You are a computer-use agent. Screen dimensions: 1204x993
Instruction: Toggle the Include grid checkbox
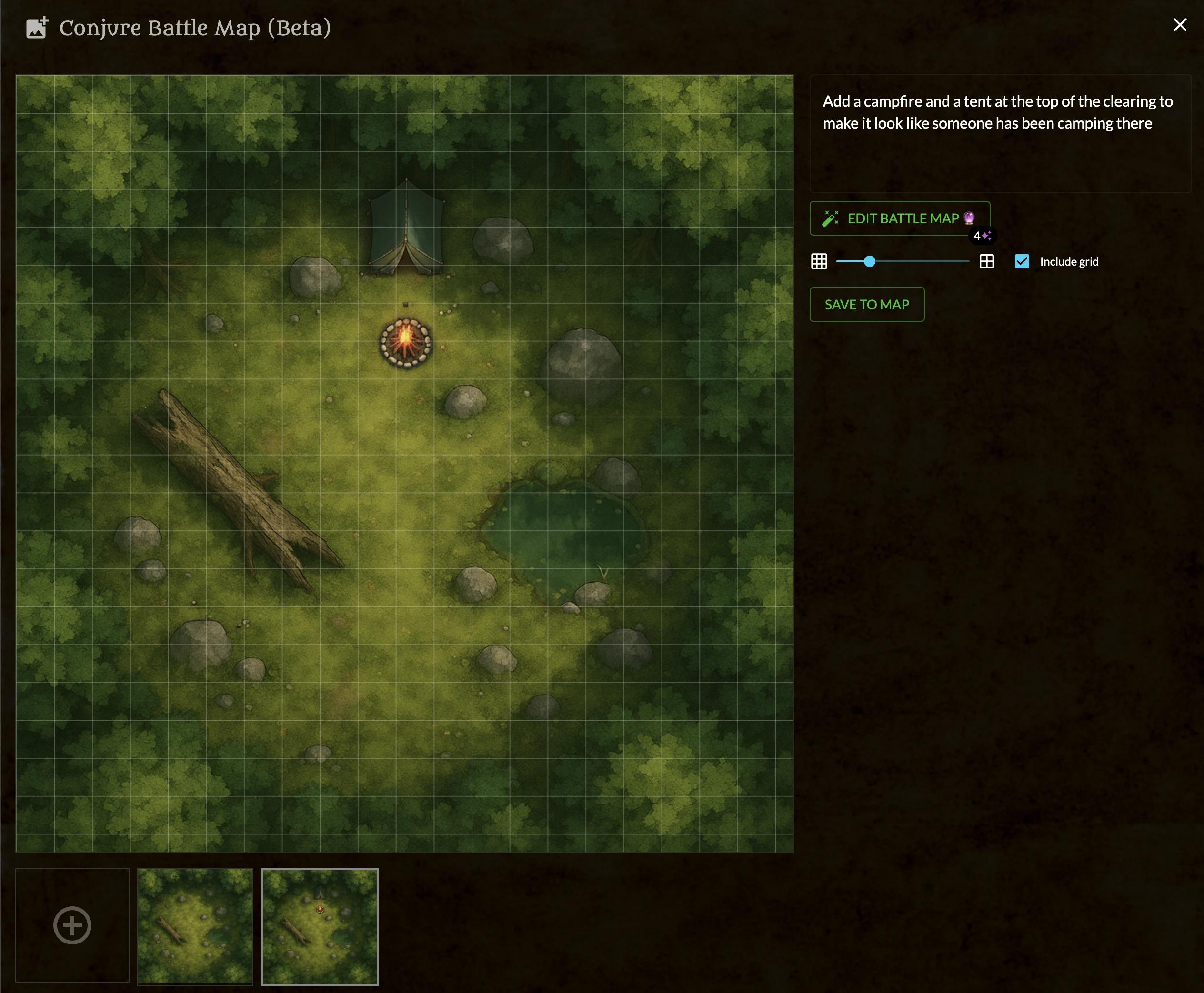point(1022,262)
